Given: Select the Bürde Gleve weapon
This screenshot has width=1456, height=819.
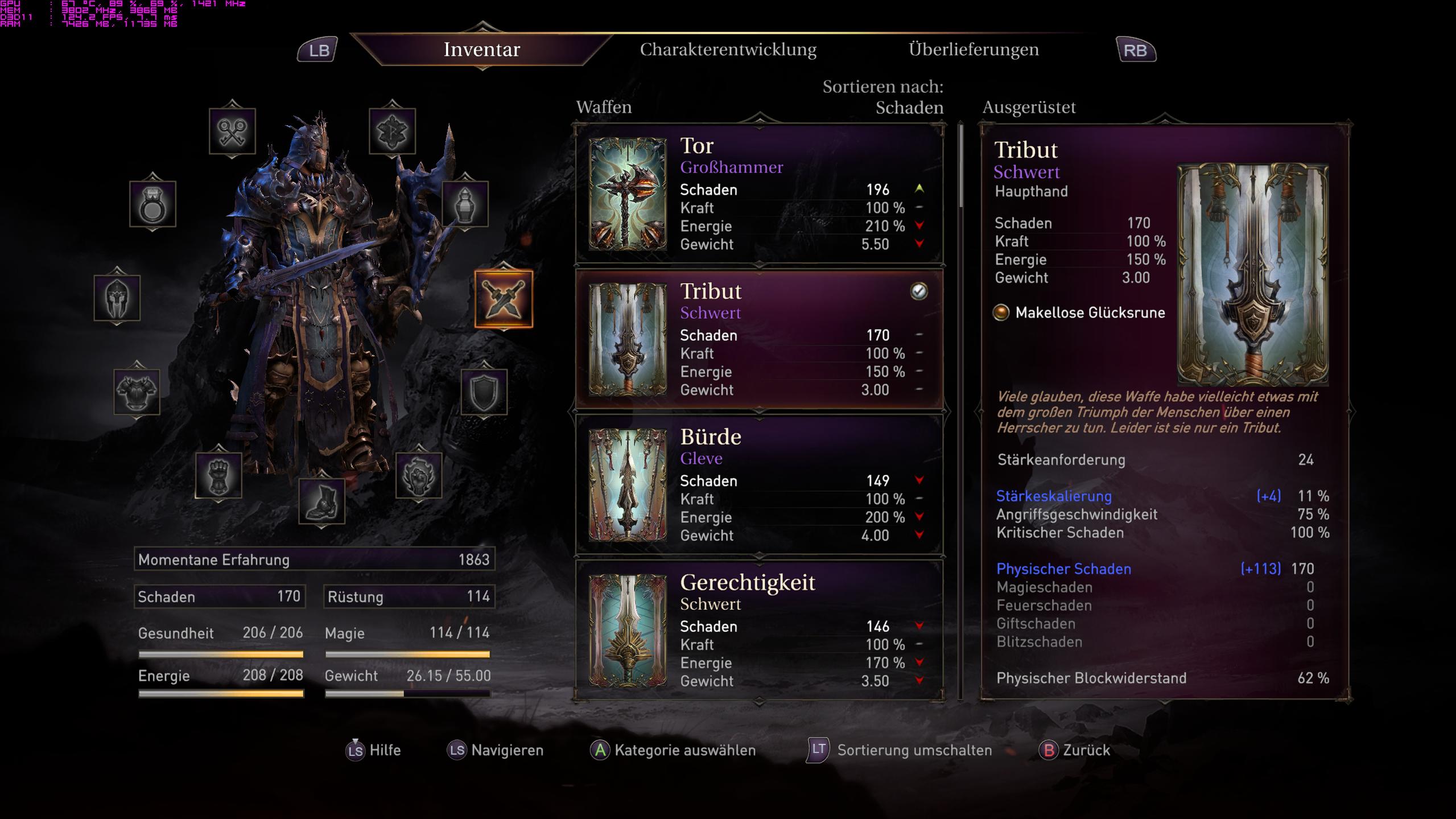Looking at the screenshot, I should (759, 485).
